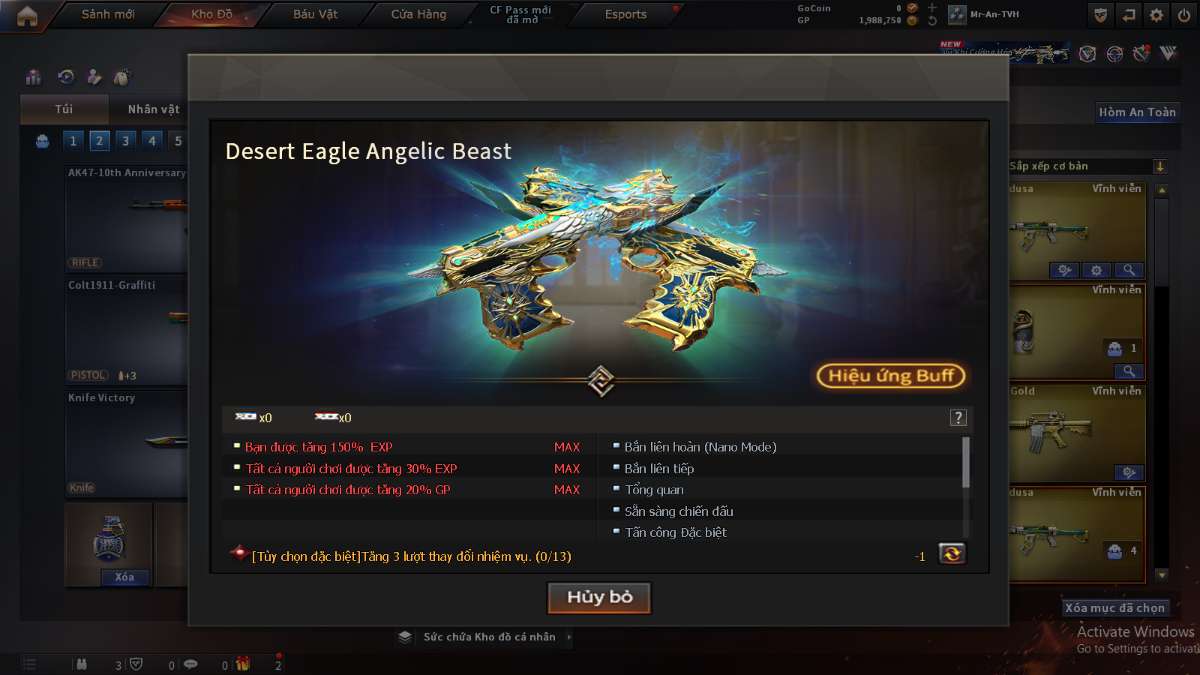This screenshot has height=675, width=1200.
Task: Click the mission change refresh icon
Action: coord(952,553)
